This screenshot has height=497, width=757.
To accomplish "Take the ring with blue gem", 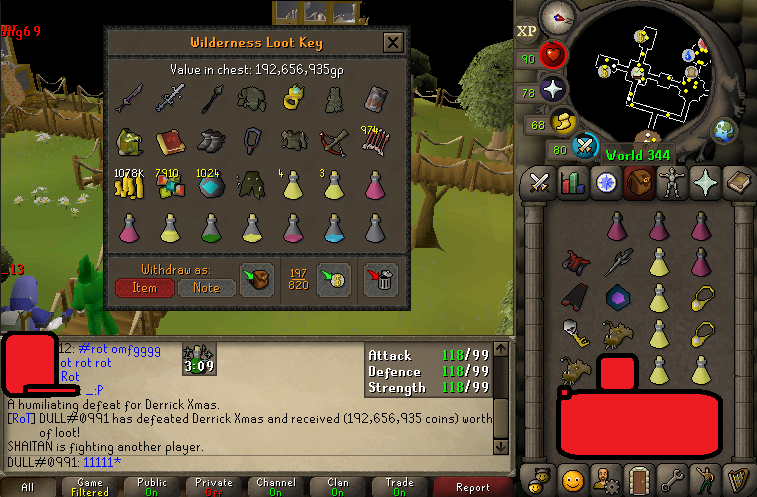I will 292,98.
